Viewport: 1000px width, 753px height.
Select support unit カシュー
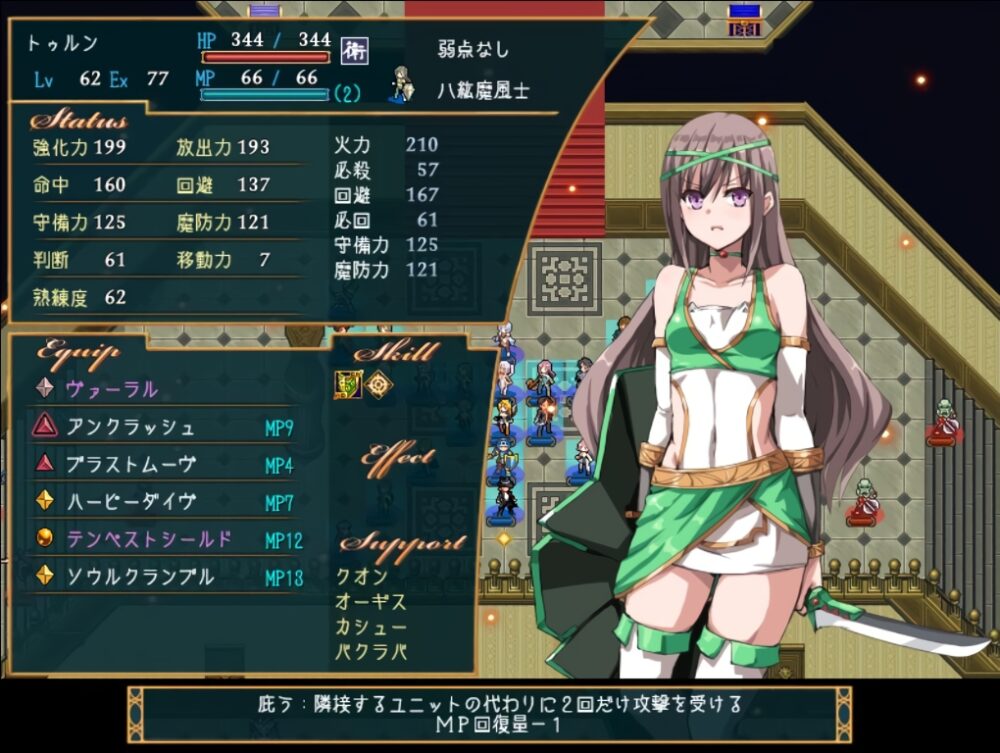tap(372, 628)
